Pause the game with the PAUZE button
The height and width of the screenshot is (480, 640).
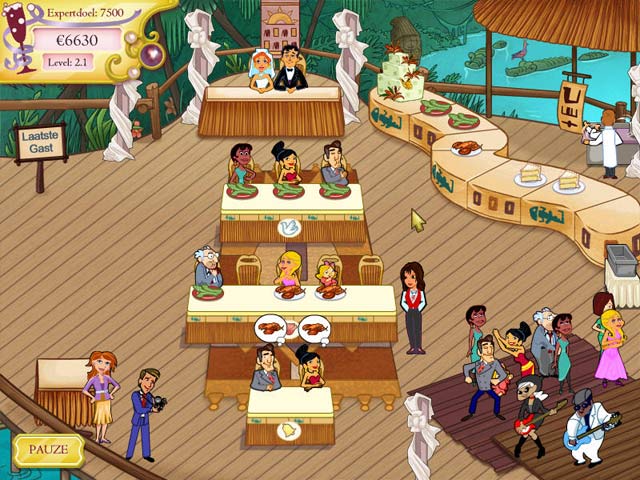pyautogui.click(x=48, y=449)
